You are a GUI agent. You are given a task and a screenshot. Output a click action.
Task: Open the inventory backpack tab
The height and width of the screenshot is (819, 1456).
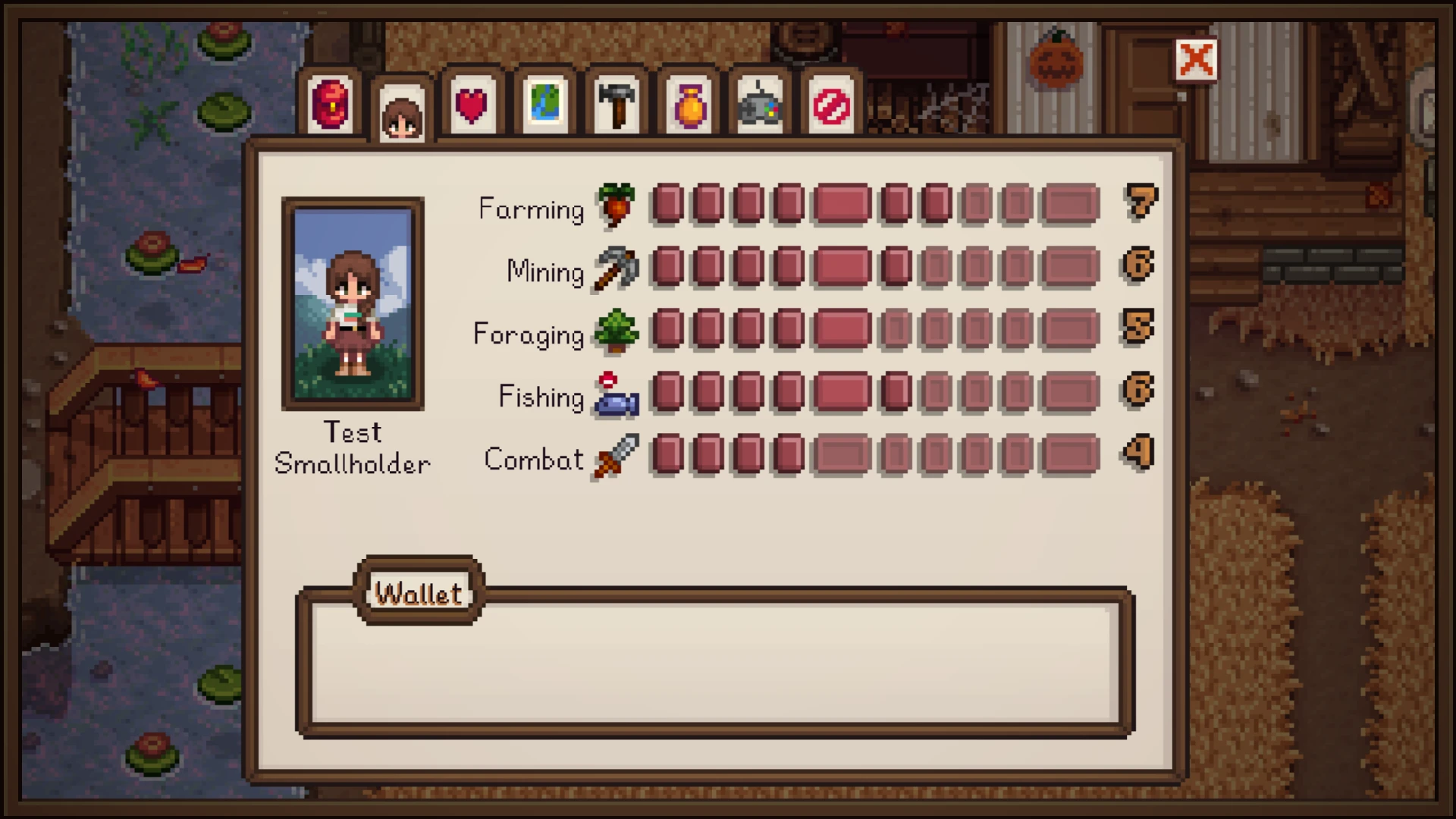(x=331, y=104)
